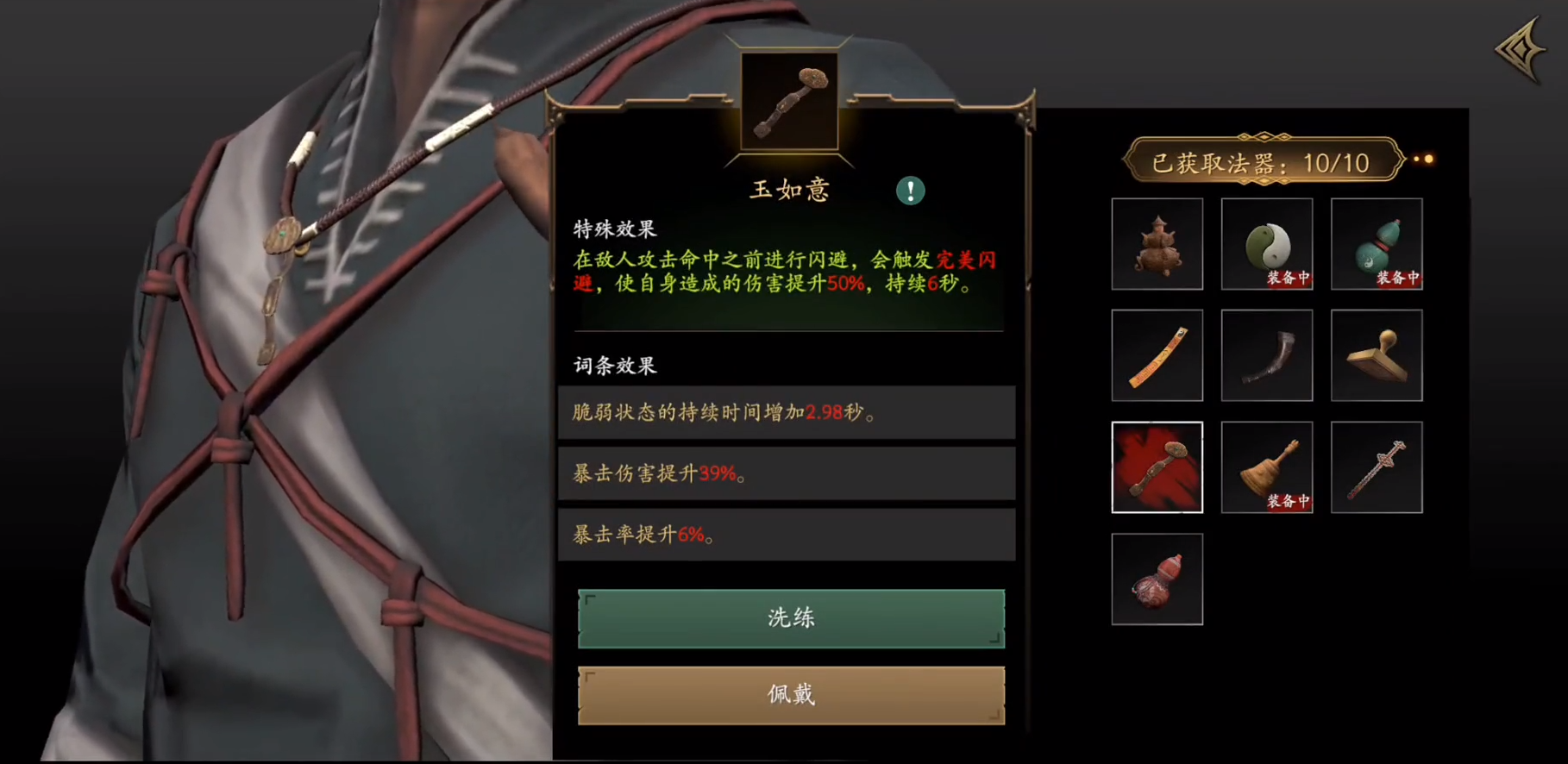Open the bamboo ruler artifact

tap(1157, 355)
